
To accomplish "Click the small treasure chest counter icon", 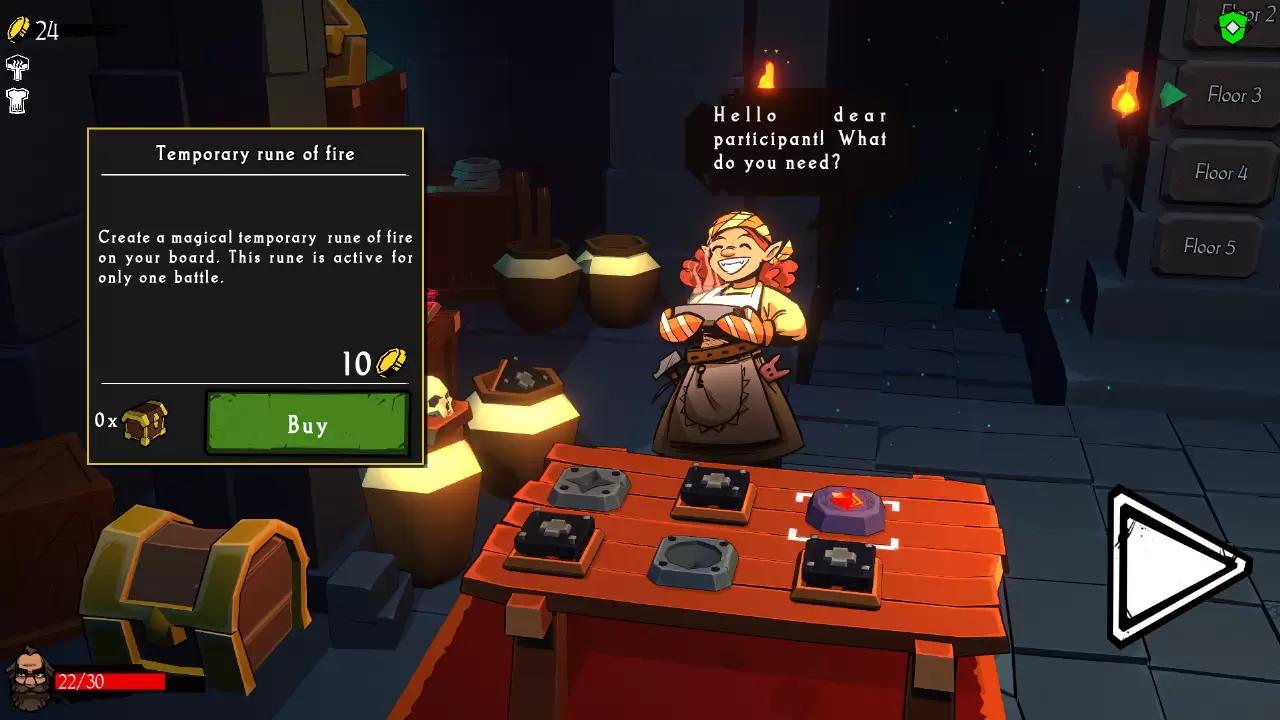I will tap(145, 422).
